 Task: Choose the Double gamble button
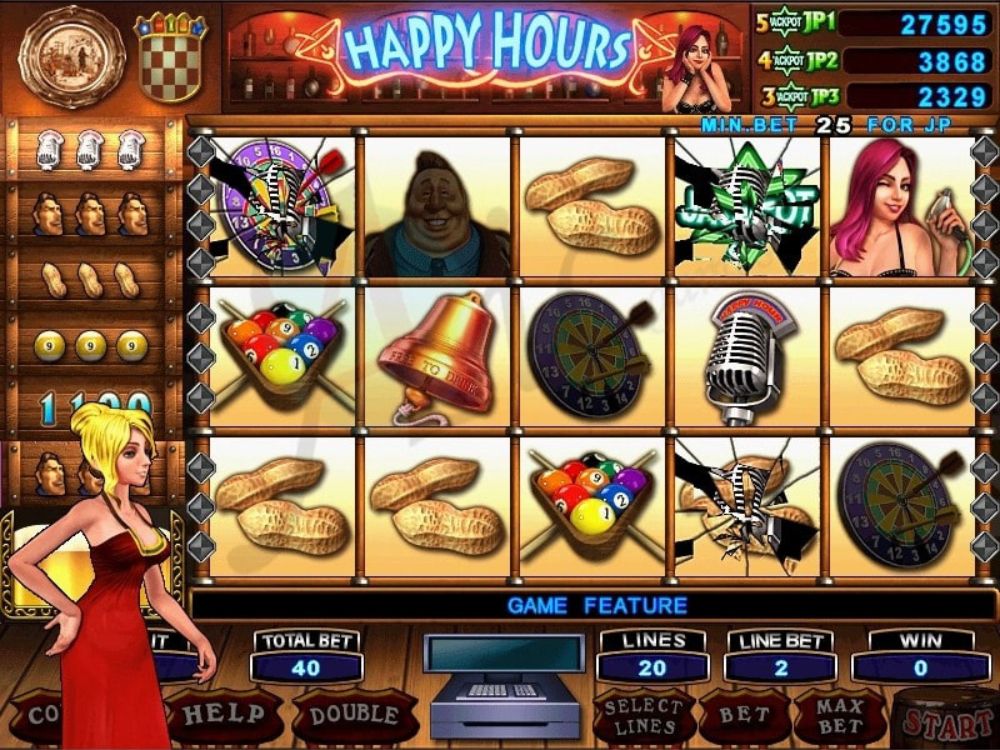(x=353, y=715)
